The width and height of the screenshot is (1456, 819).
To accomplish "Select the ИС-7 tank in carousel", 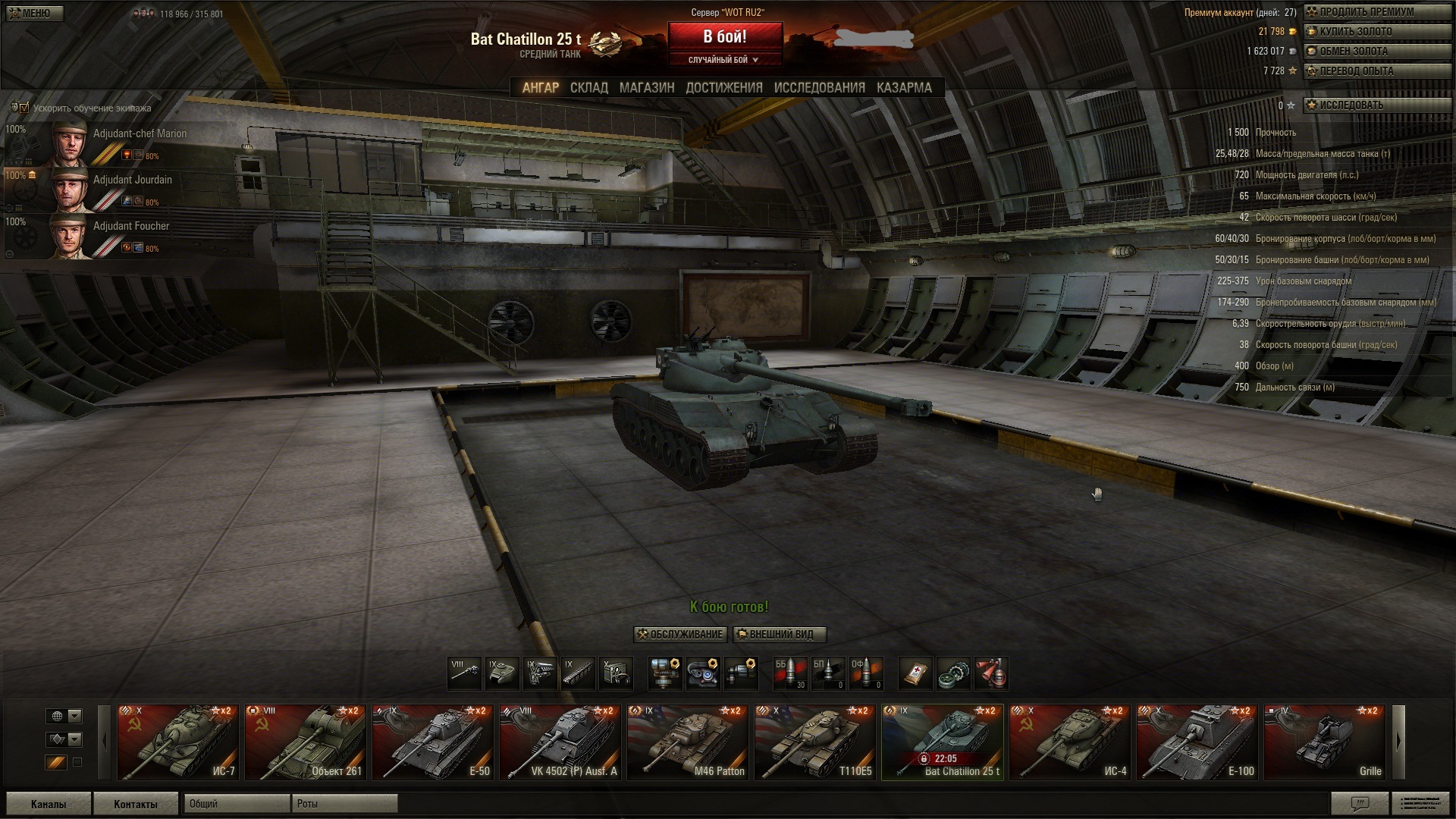I will pyautogui.click(x=178, y=742).
